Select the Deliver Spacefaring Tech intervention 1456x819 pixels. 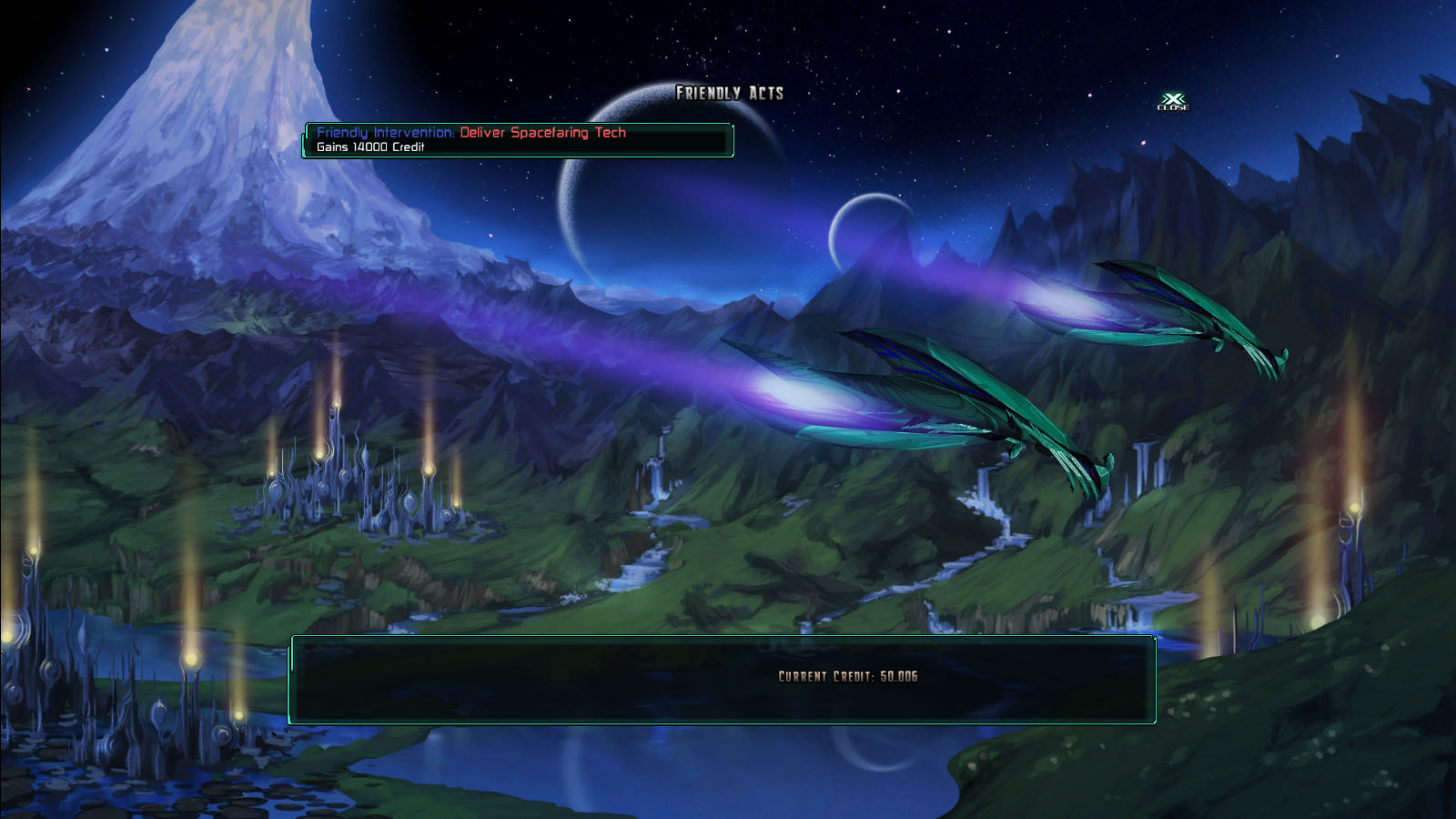[x=517, y=139]
